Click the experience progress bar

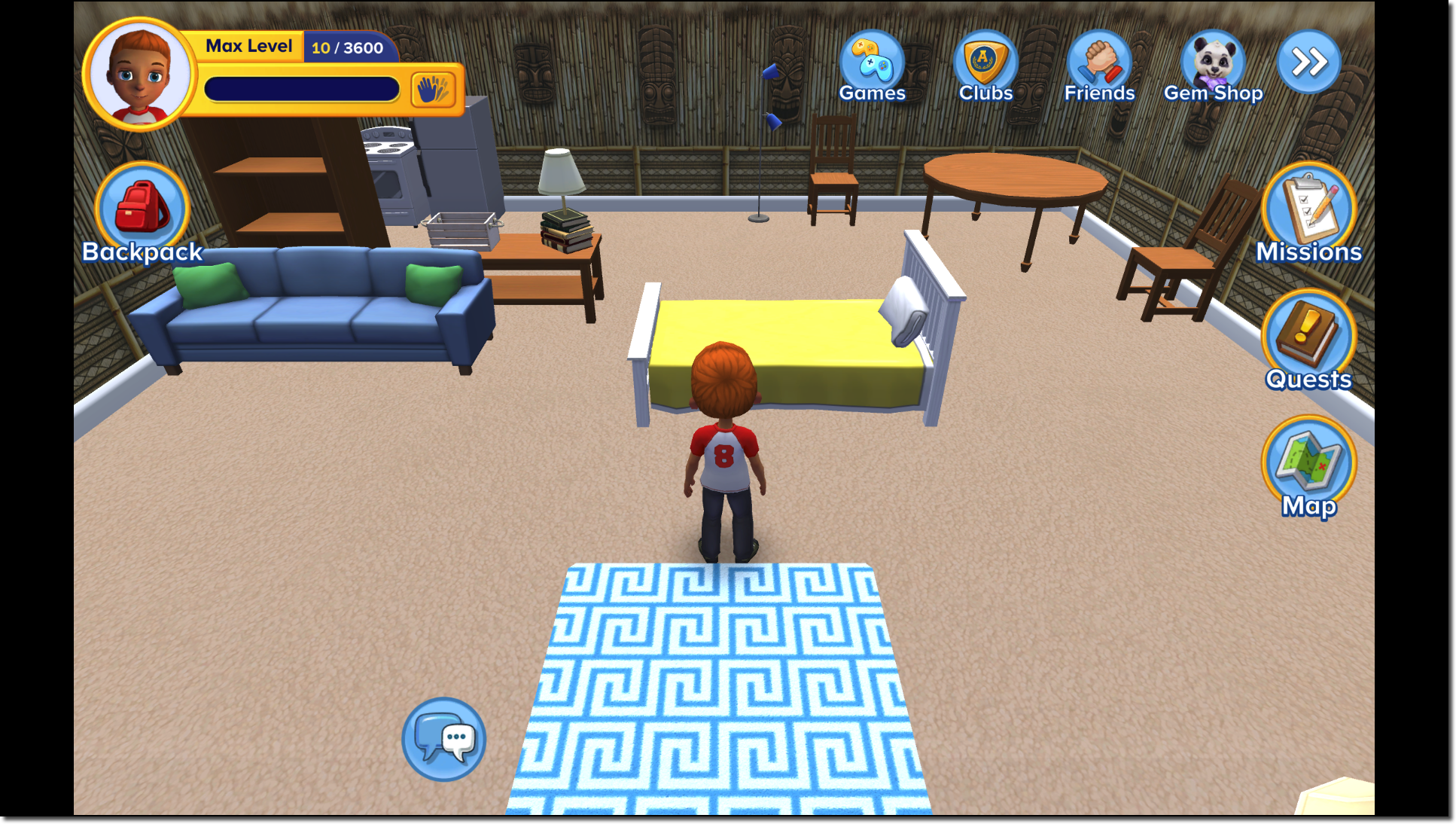[x=301, y=90]
